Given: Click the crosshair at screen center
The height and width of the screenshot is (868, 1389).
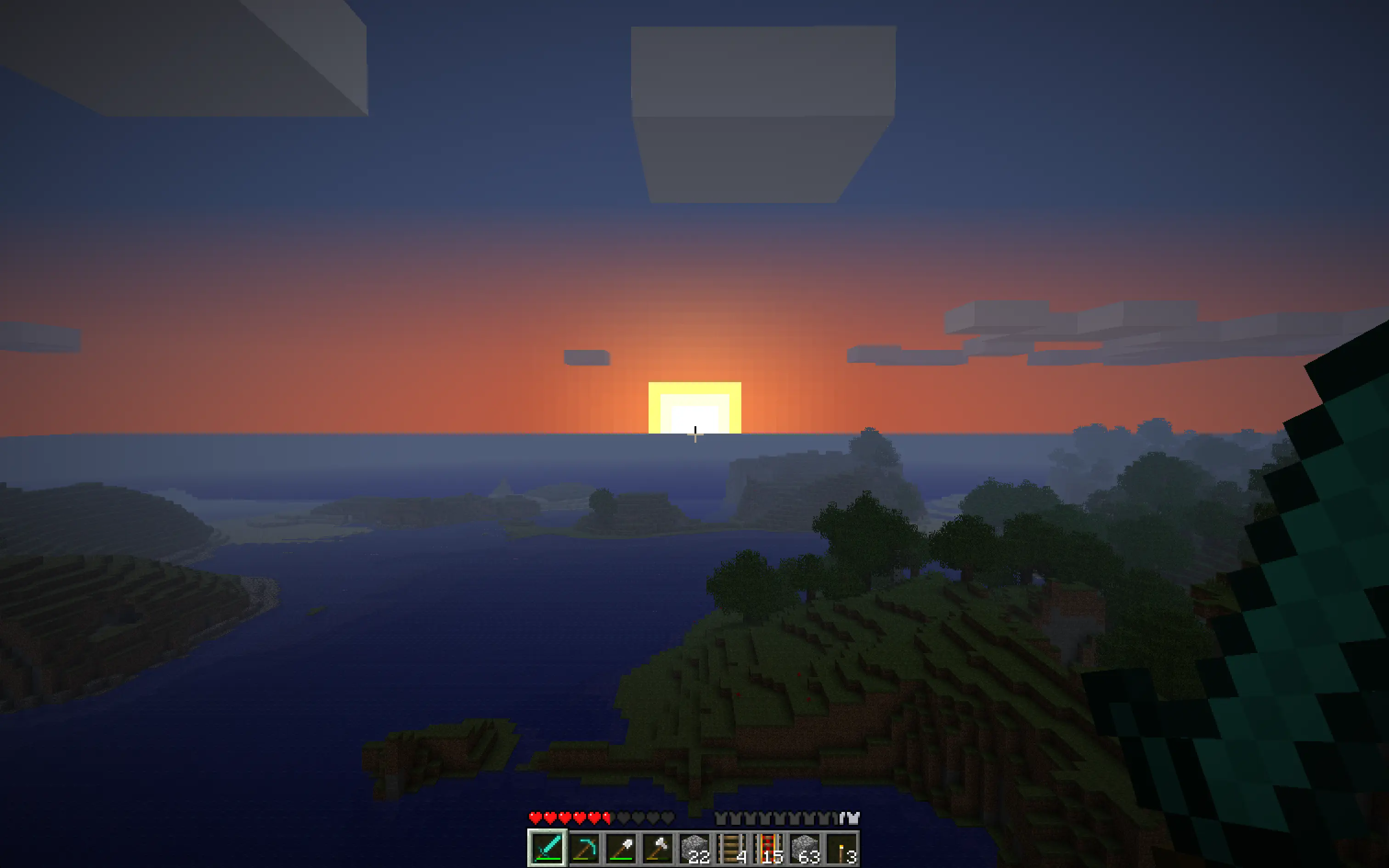Looking at the screenshot, I should click(x=695, y=434).
